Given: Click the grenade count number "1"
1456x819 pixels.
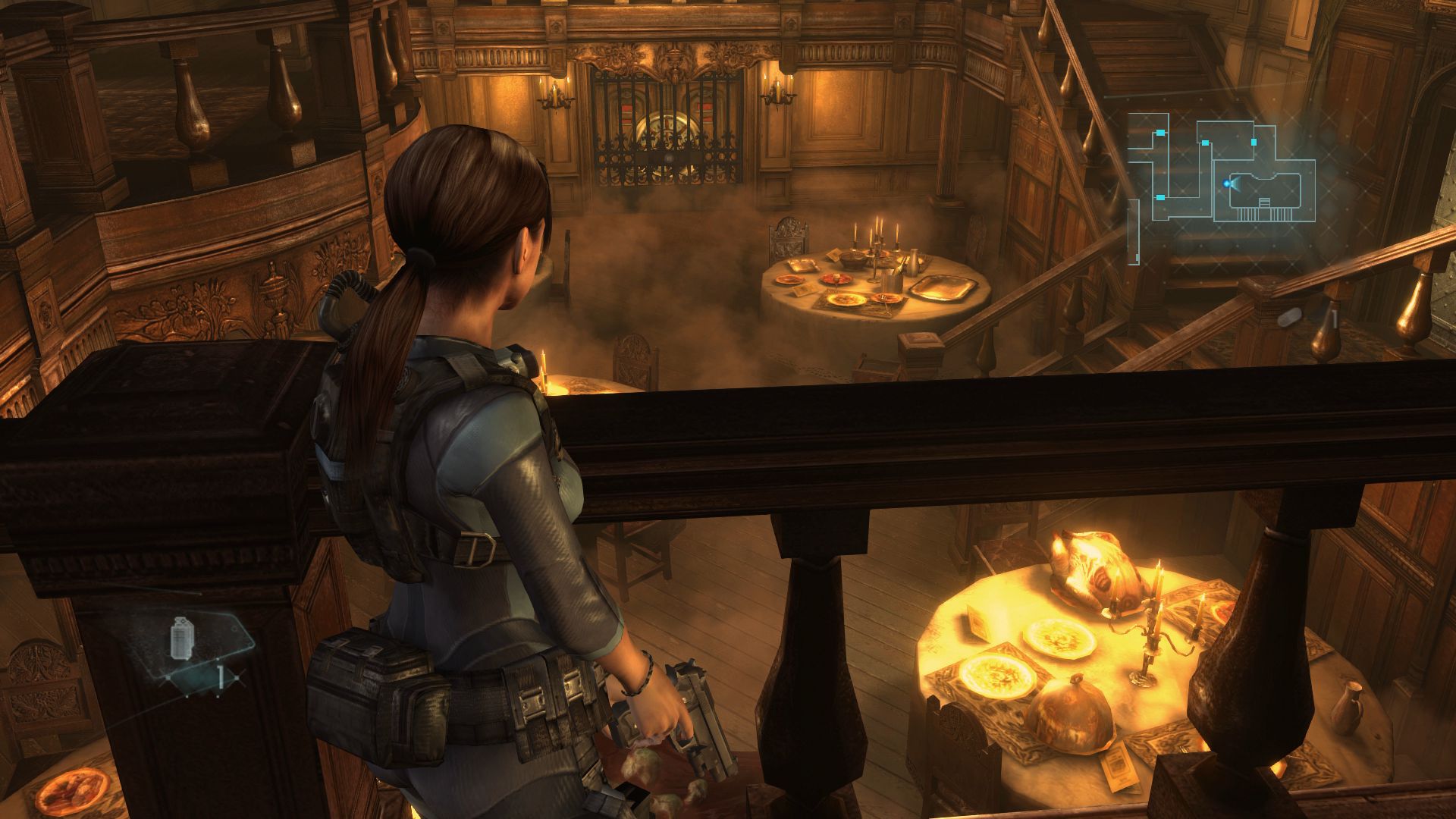Looking at the screenshot, I should point(220,676).
